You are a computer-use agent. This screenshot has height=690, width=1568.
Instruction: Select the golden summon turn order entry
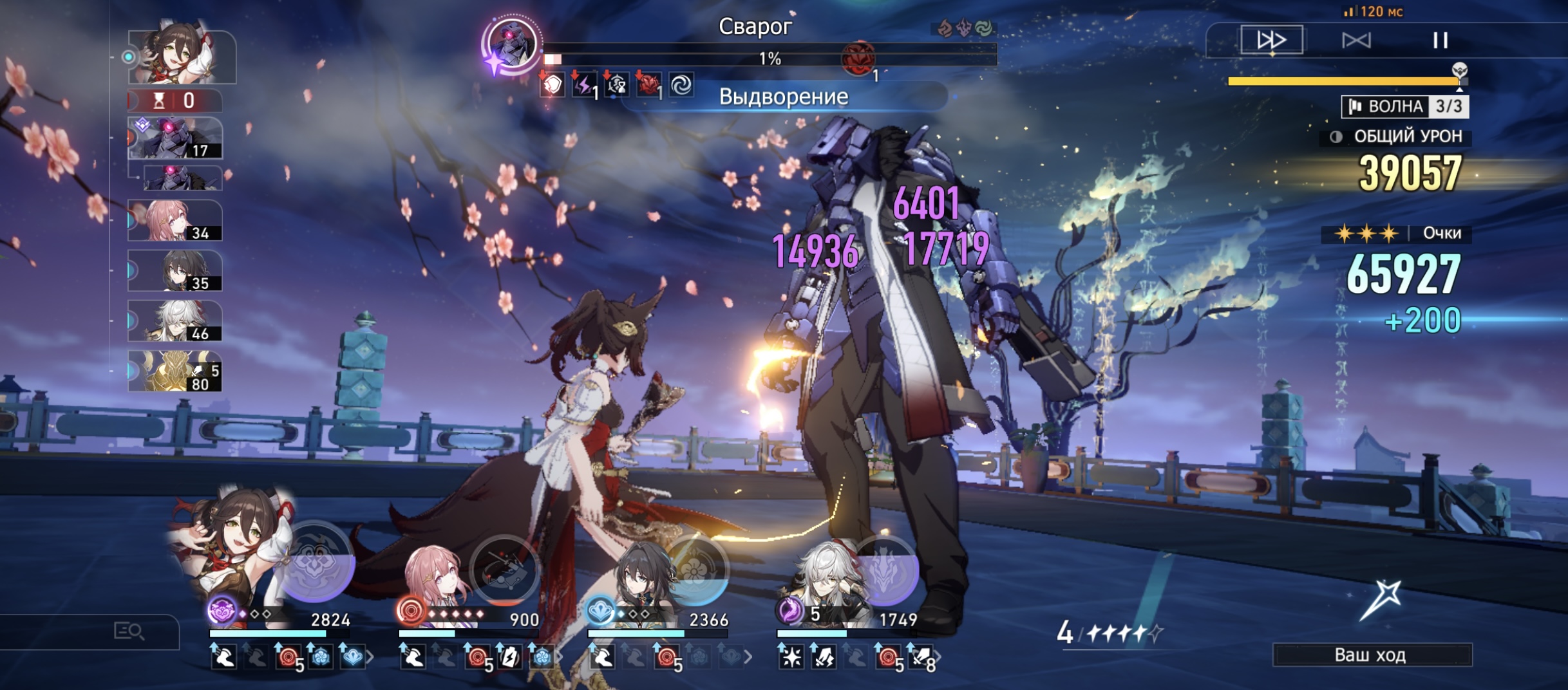coord(175,371)
